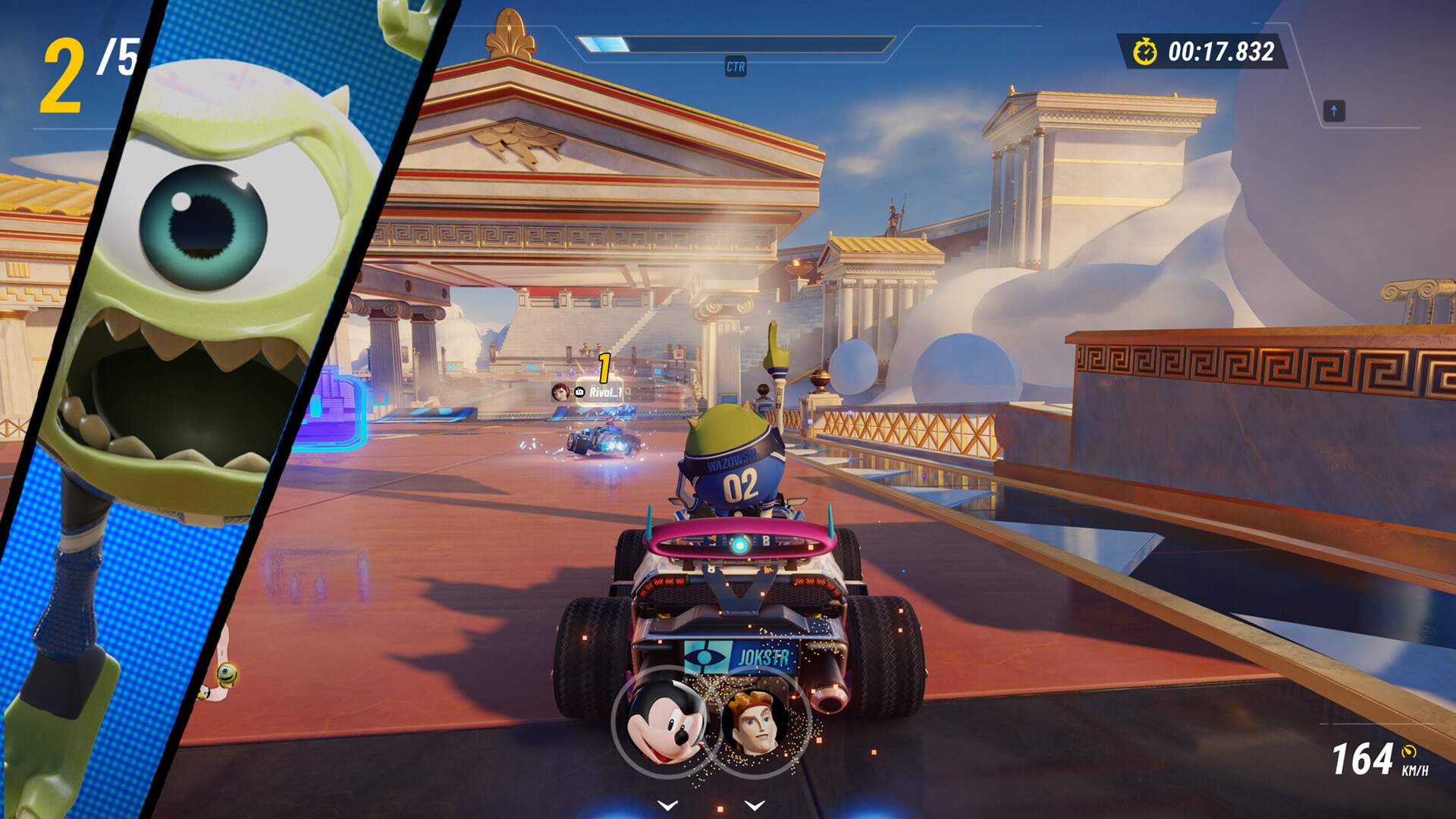
Task: Click the number 1 above Rival_1's kart
Action: [604, 366]
